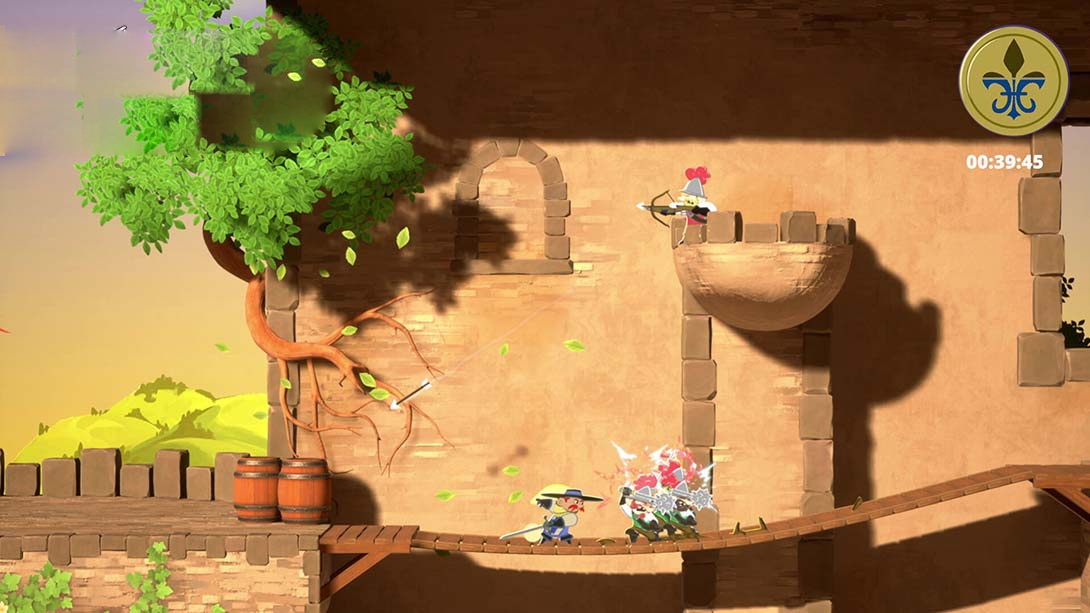
Task: Click the gold fleur-de-lis medallion icon
Action: 1013,81
